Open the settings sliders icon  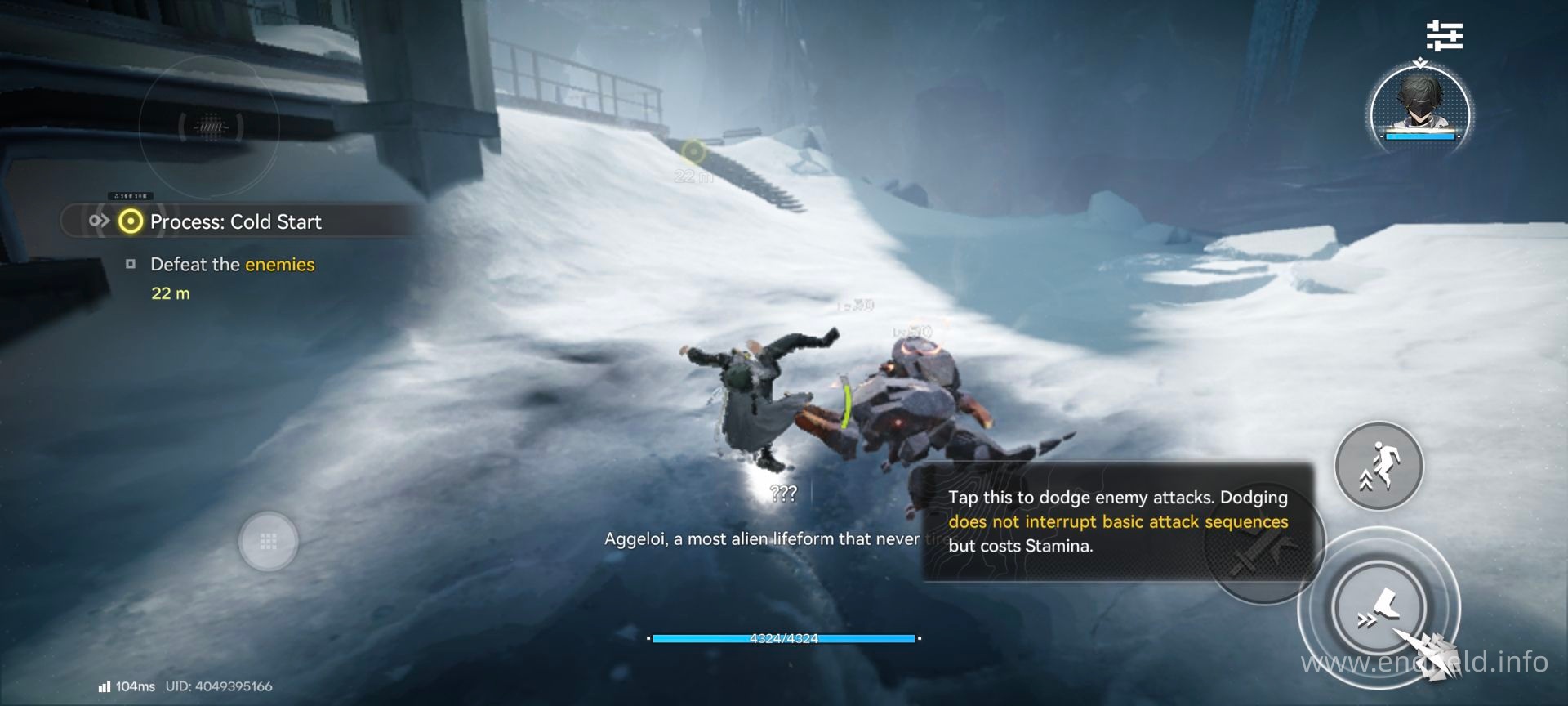coord(1444,36)
